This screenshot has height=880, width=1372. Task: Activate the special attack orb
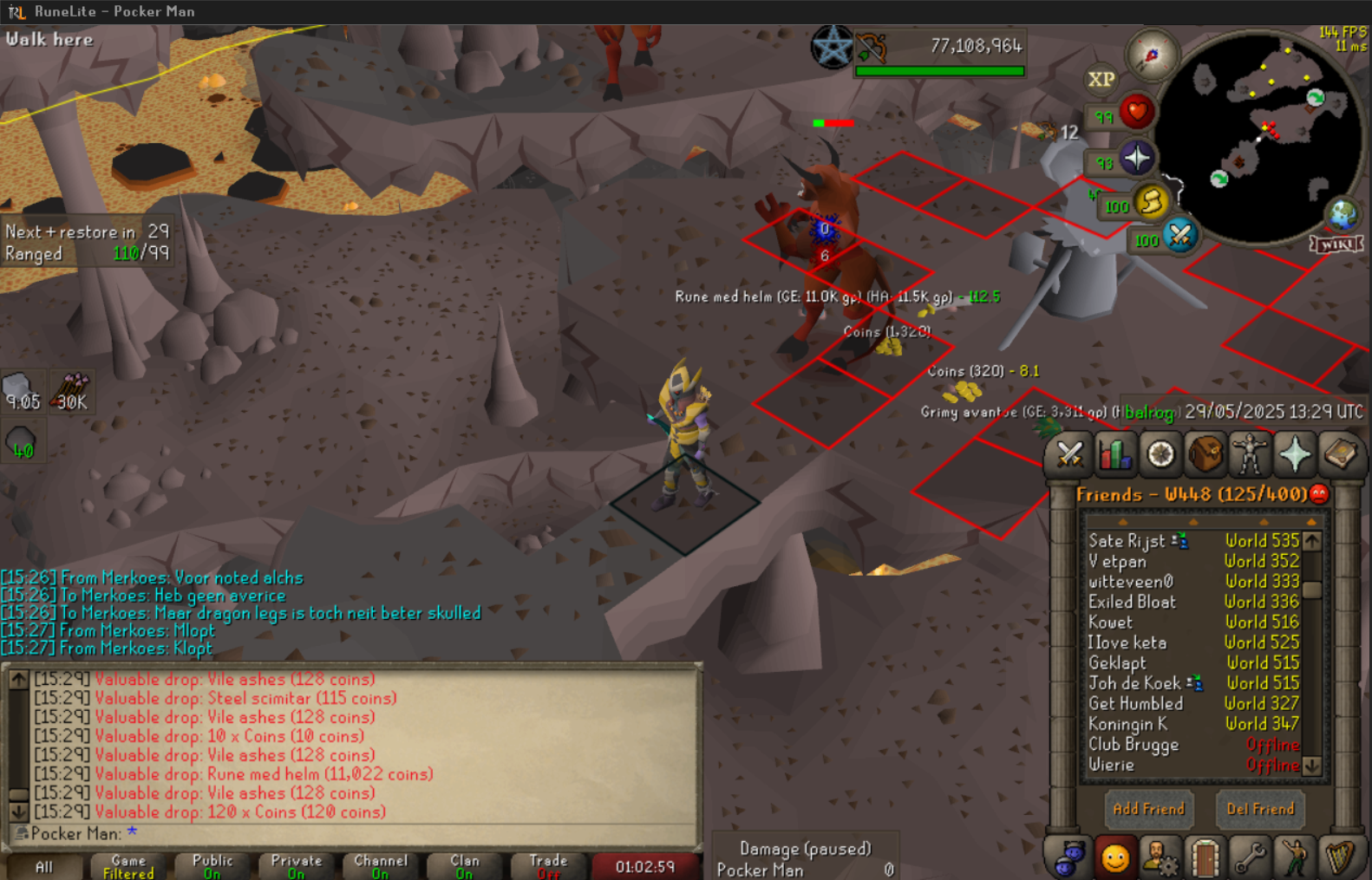pyautogui.click(x=1180, y=235)
